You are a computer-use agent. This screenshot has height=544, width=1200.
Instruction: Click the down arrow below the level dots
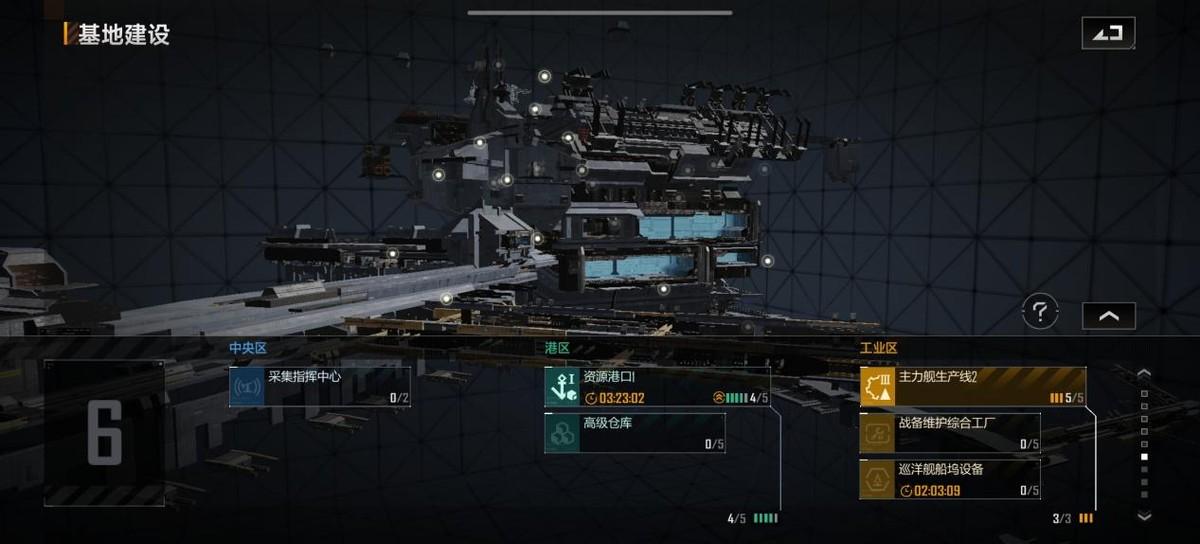pos(1145,516)
